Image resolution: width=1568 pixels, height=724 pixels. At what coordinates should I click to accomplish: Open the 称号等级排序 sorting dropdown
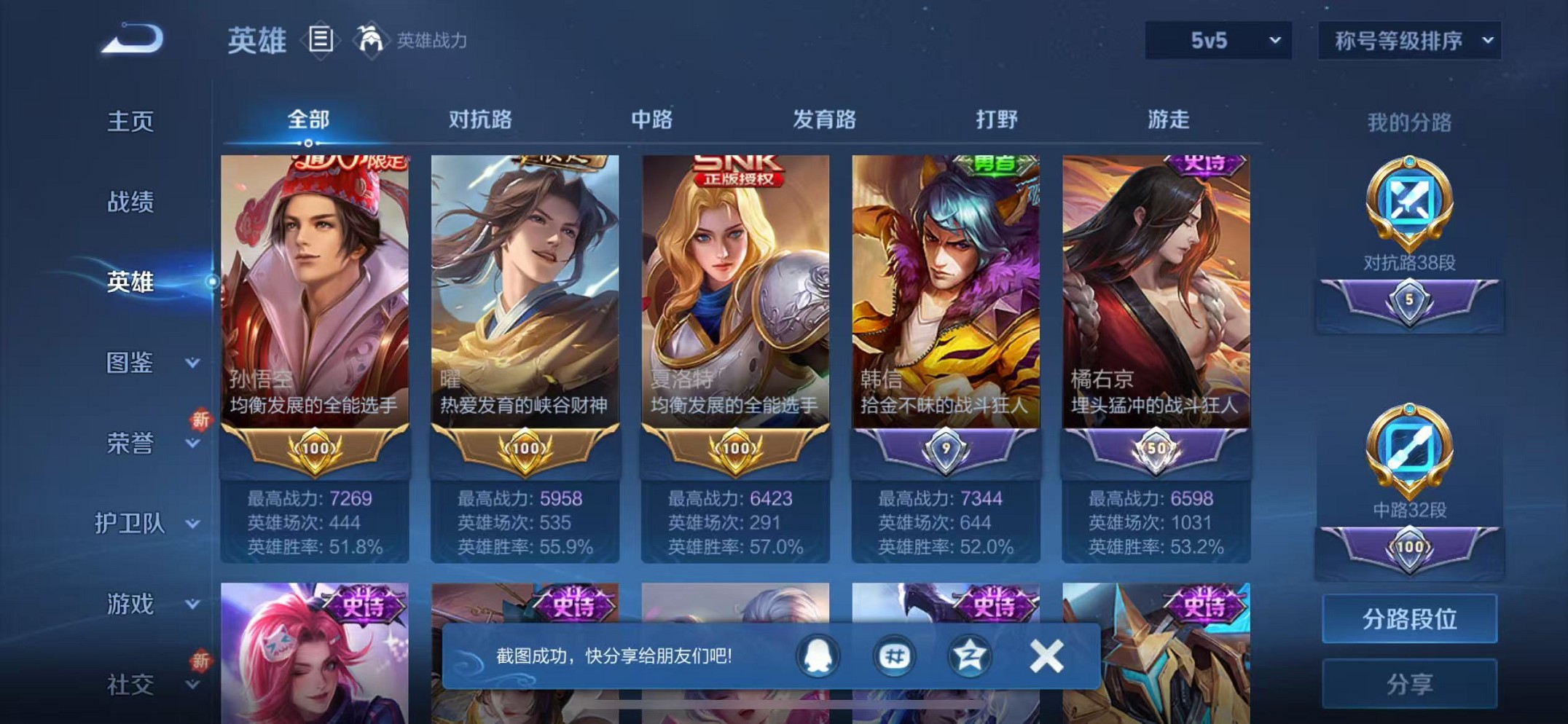click(1409, 42)
